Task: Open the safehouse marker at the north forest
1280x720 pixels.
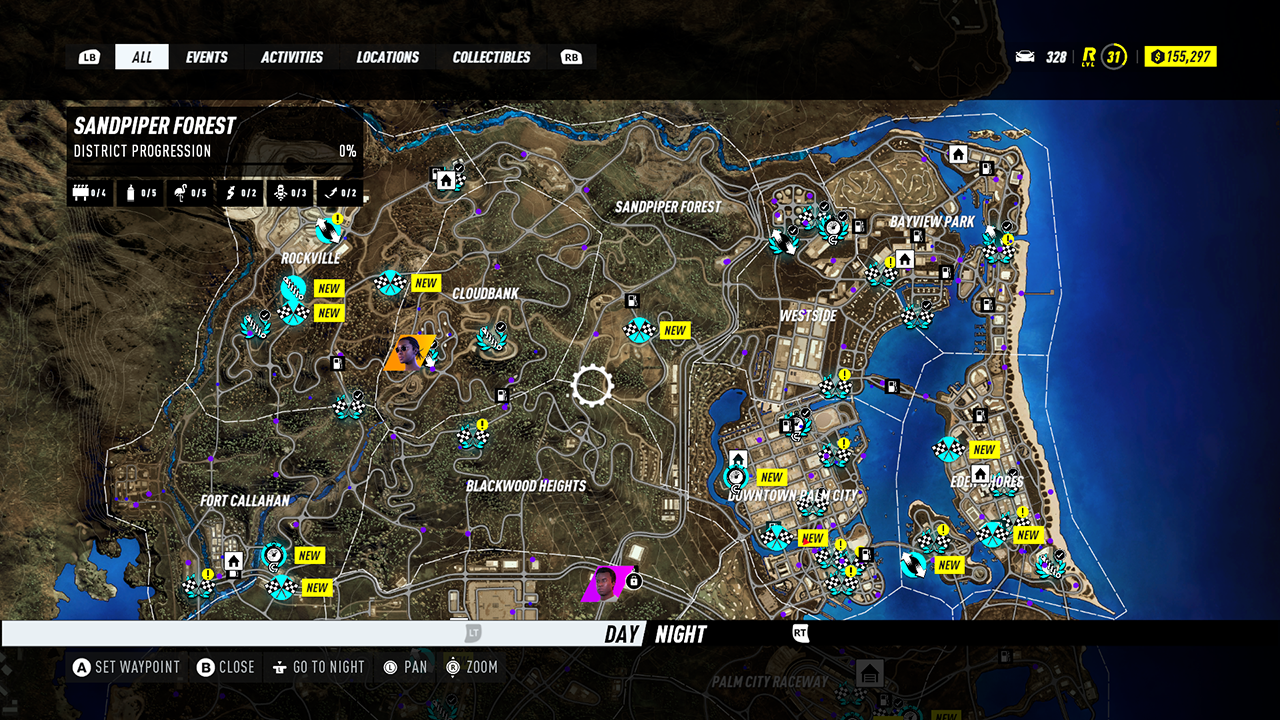Action: [x=446, y=181]
